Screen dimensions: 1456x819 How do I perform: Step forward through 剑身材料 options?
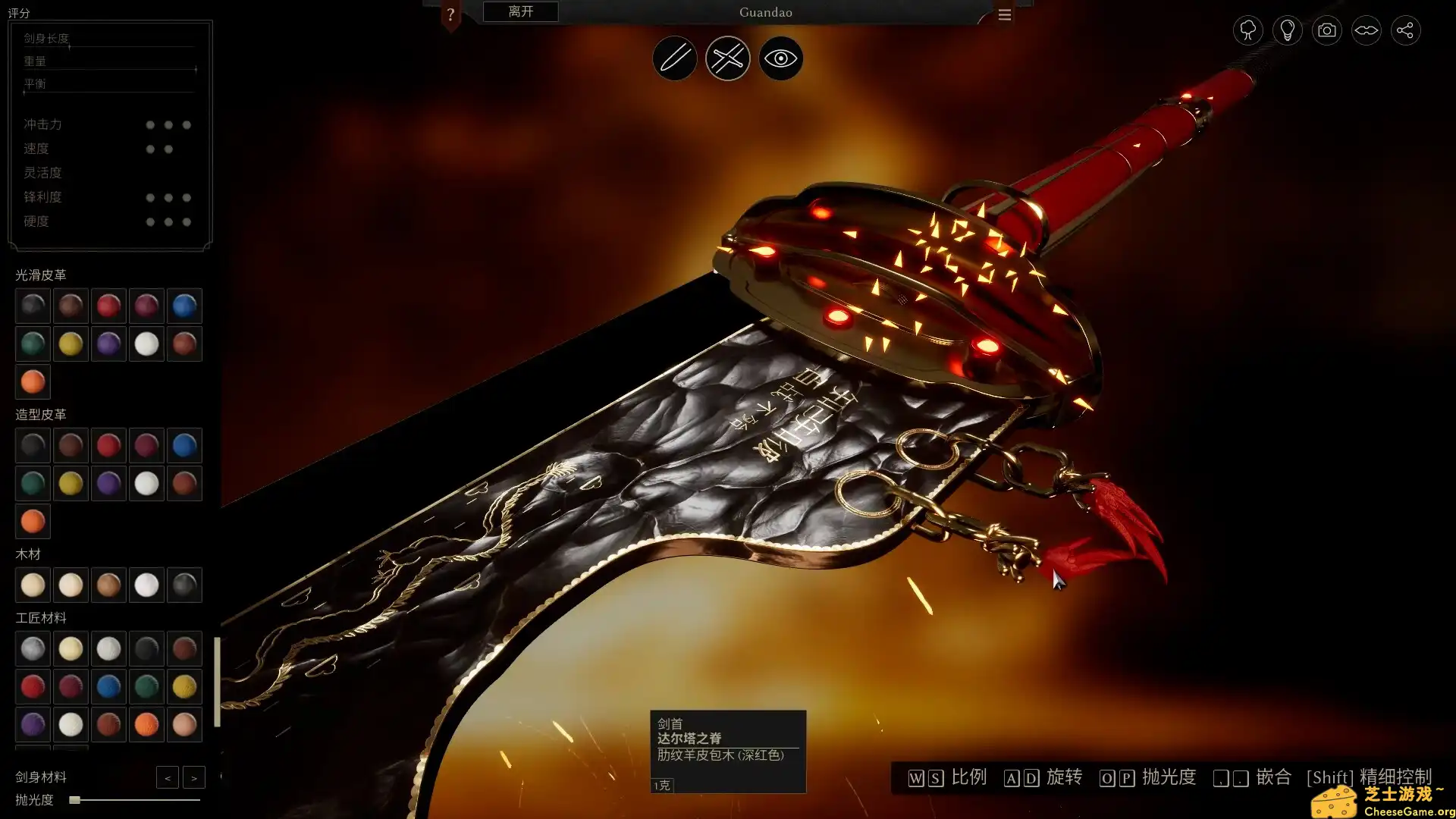click(x=194, y=777)
